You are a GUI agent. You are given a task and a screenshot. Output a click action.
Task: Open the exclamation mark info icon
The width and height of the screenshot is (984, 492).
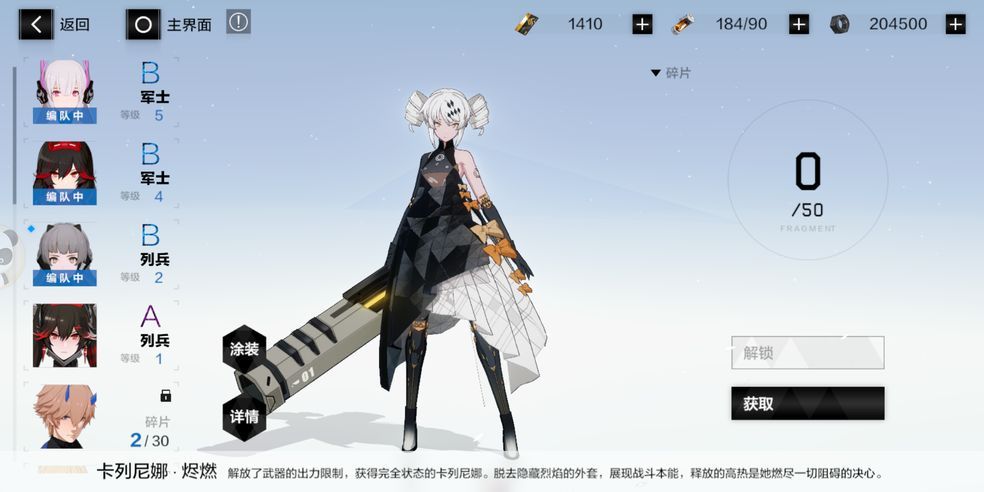238,22
